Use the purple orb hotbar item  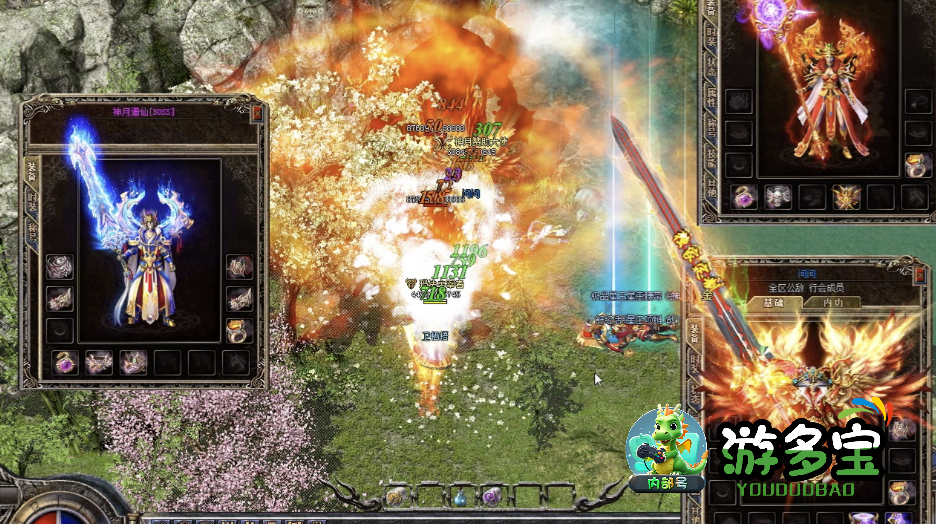click(x=491, y=497)
